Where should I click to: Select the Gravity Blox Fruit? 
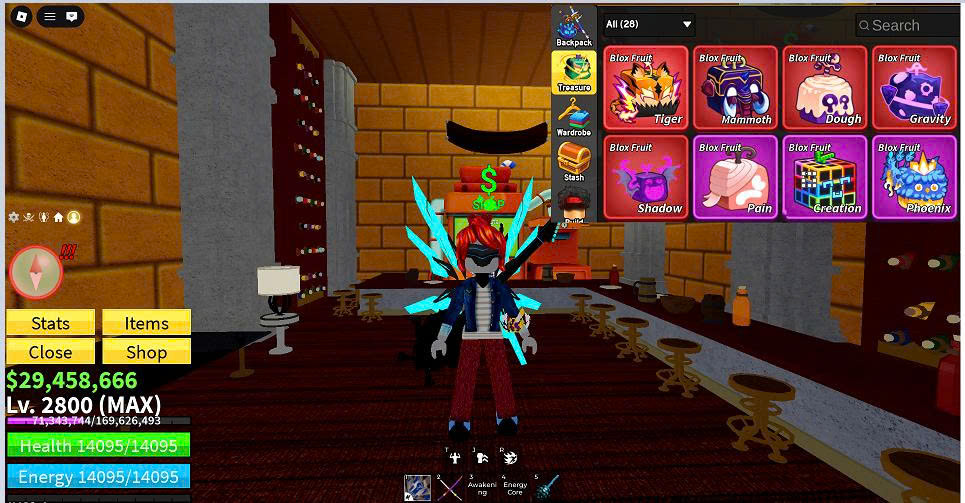tap(914, 87)
